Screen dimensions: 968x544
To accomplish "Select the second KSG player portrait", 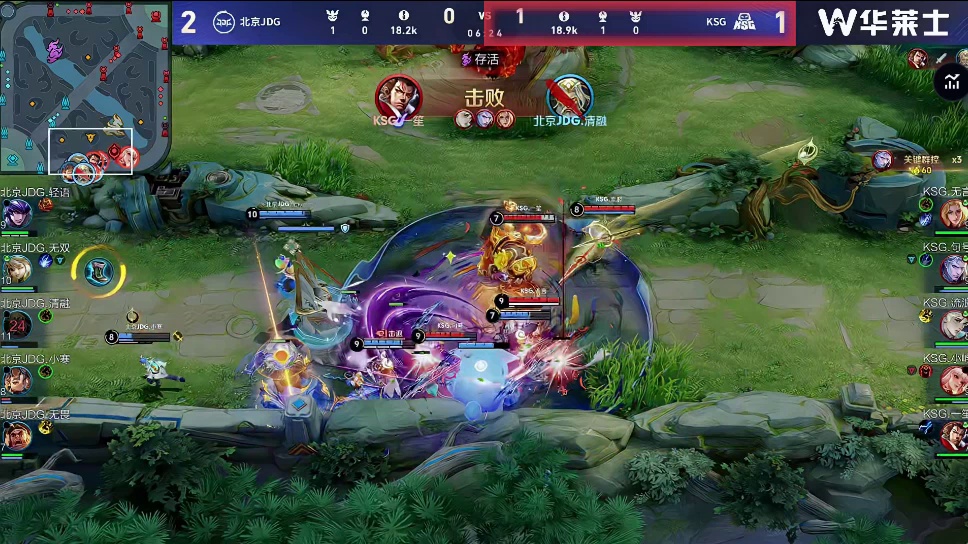I will (x=953, y=268).
